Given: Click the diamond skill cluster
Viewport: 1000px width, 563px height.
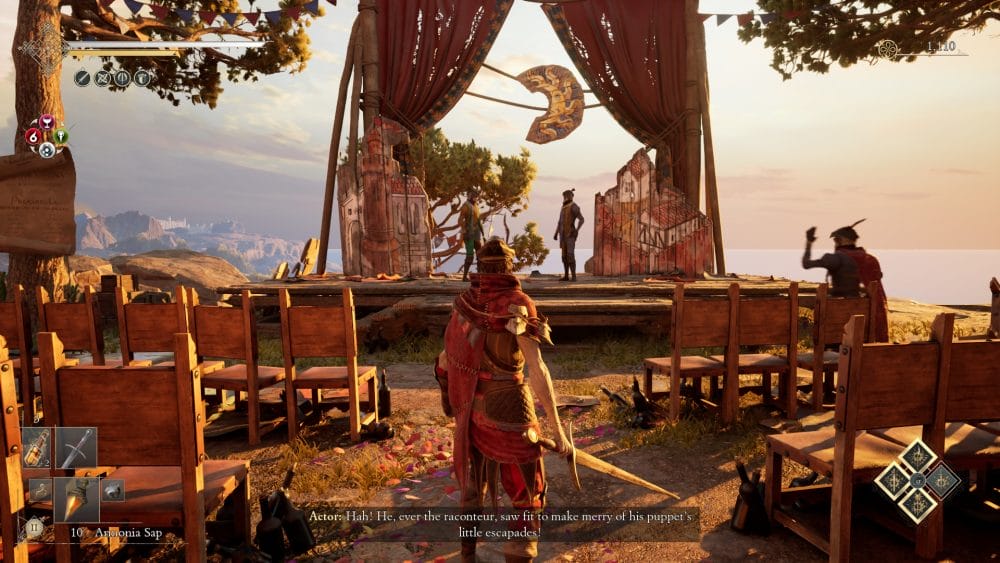Looking at the screenshot, I should pos(917,480).
